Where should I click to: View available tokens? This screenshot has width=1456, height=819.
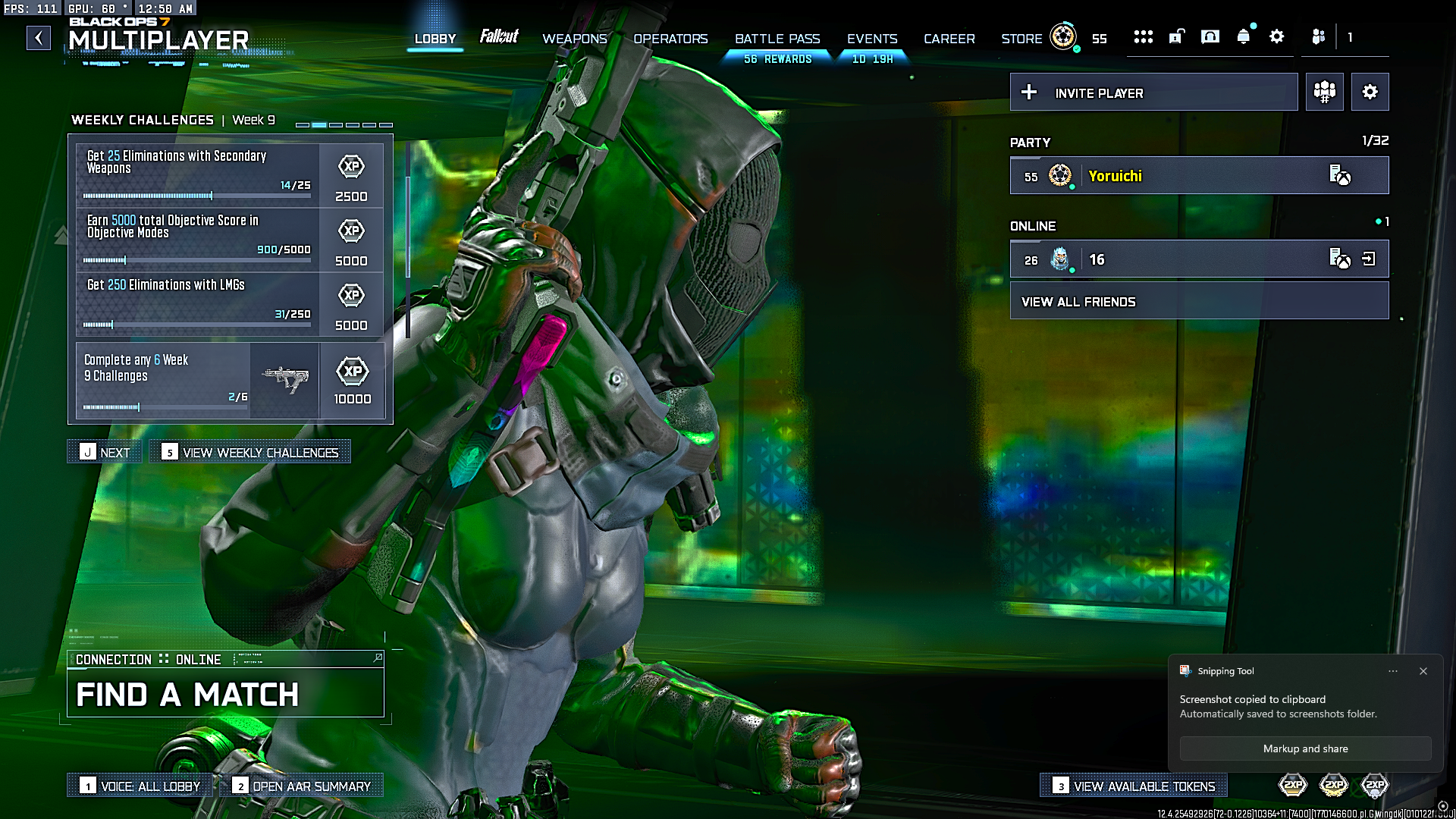coord(1134,786)
